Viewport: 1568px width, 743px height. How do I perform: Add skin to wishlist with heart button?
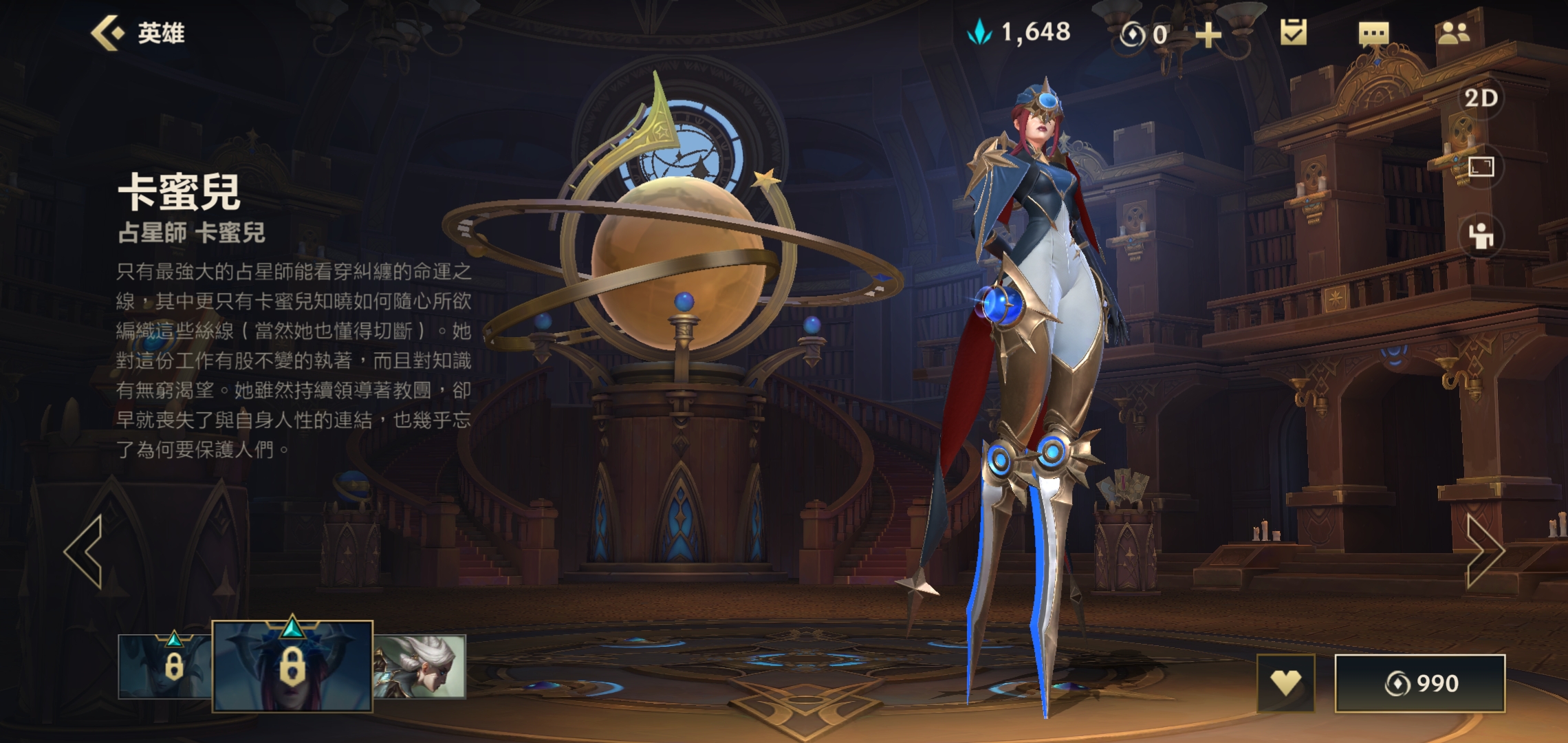(x=1285, y=682)
